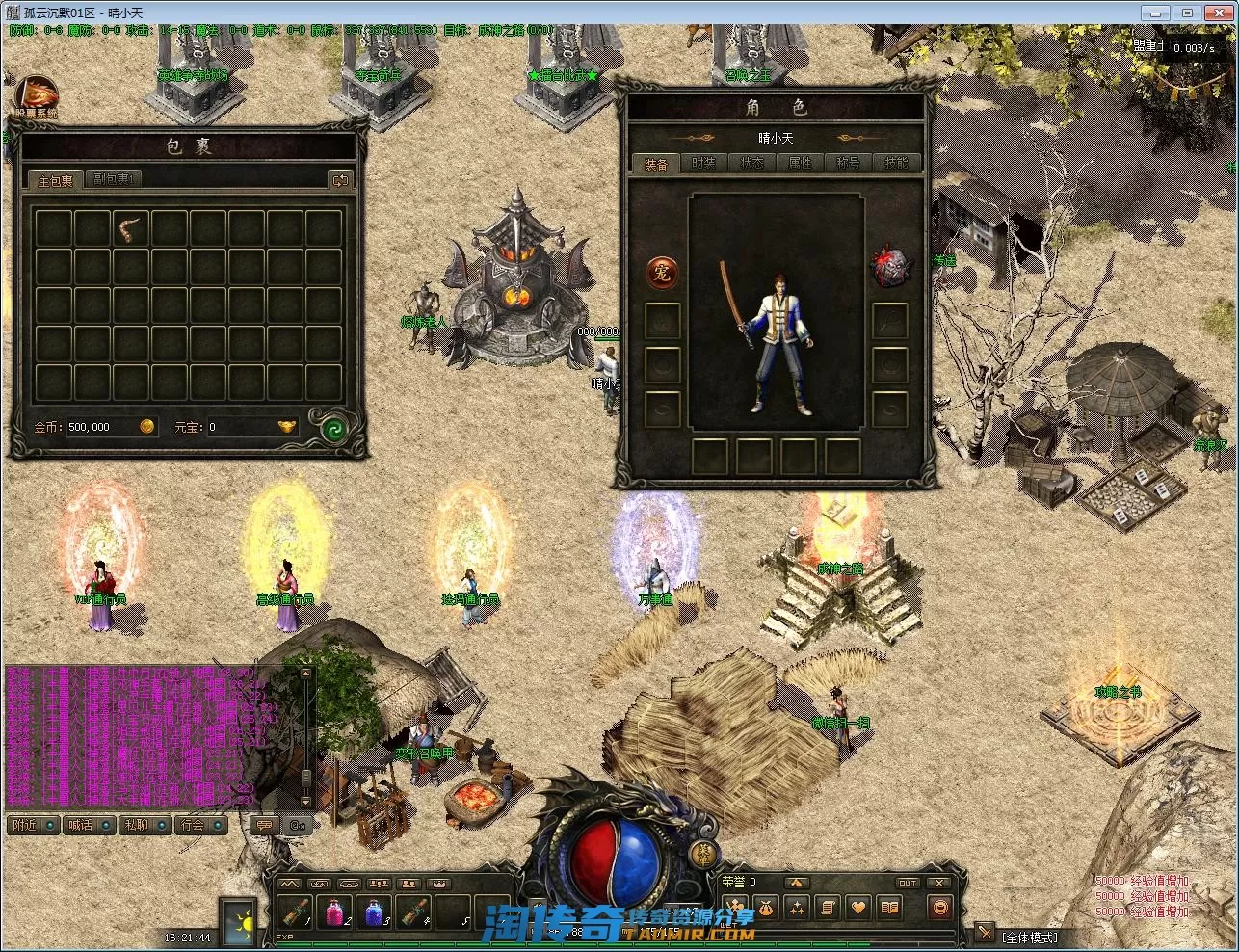The width and height of the screenshot is (1239, 952).
Task: Switch to the 副包裹1 bag tab
Action: [x=114, y=179]
